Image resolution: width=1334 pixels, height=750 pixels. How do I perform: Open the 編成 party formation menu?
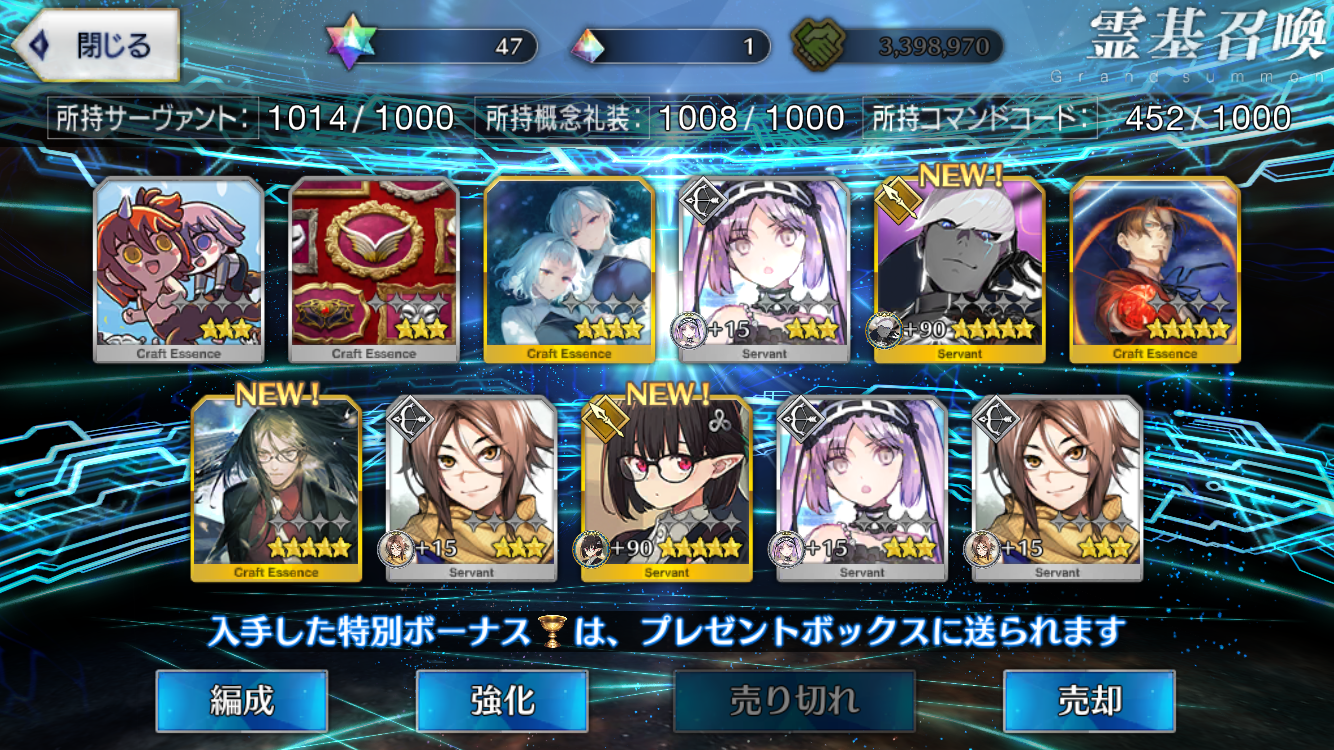(x=241, y=701)
